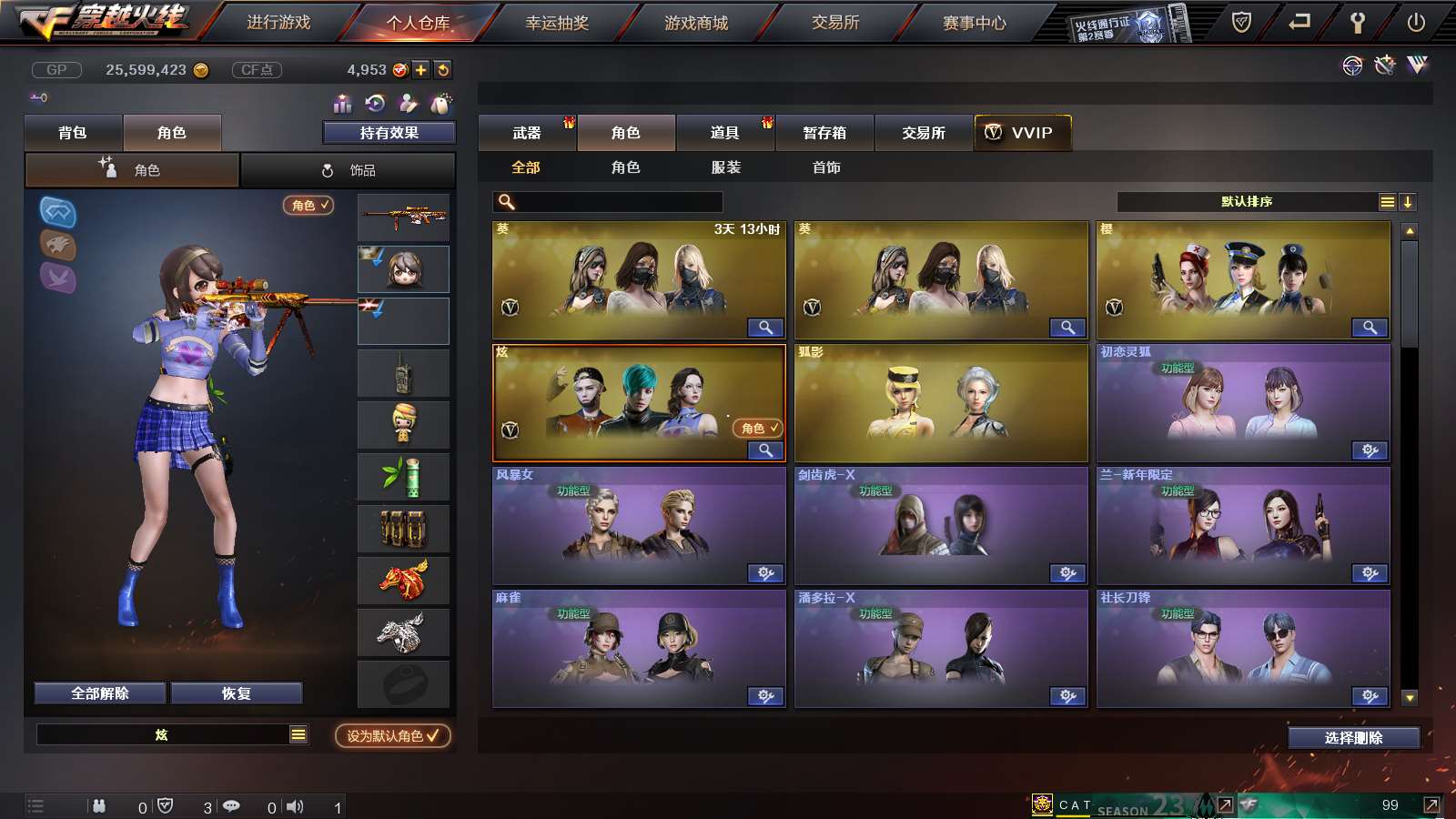This screenshot has width=1456, height=819.
Task: Click the 角色 checkmark badge on 炫 card
Action: click(x=757, y=427)
